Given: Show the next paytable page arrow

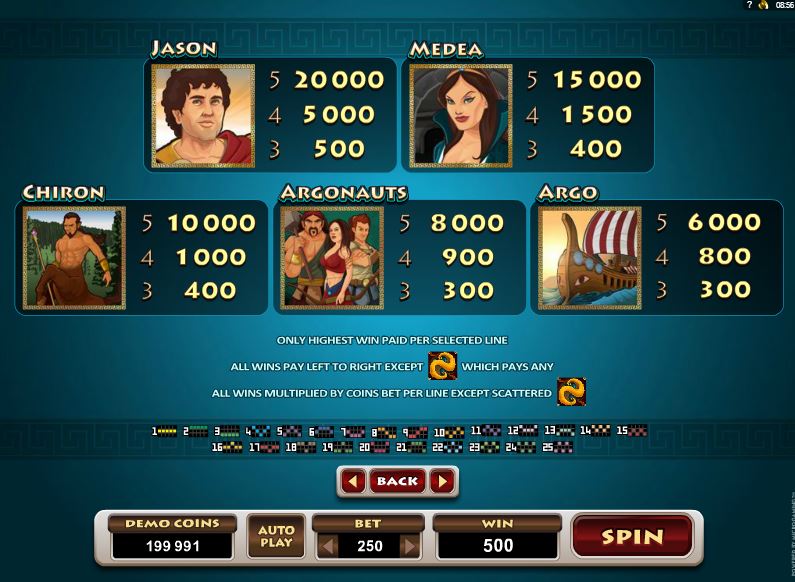Looking at the screenshot, I should (x=443, y=482).
